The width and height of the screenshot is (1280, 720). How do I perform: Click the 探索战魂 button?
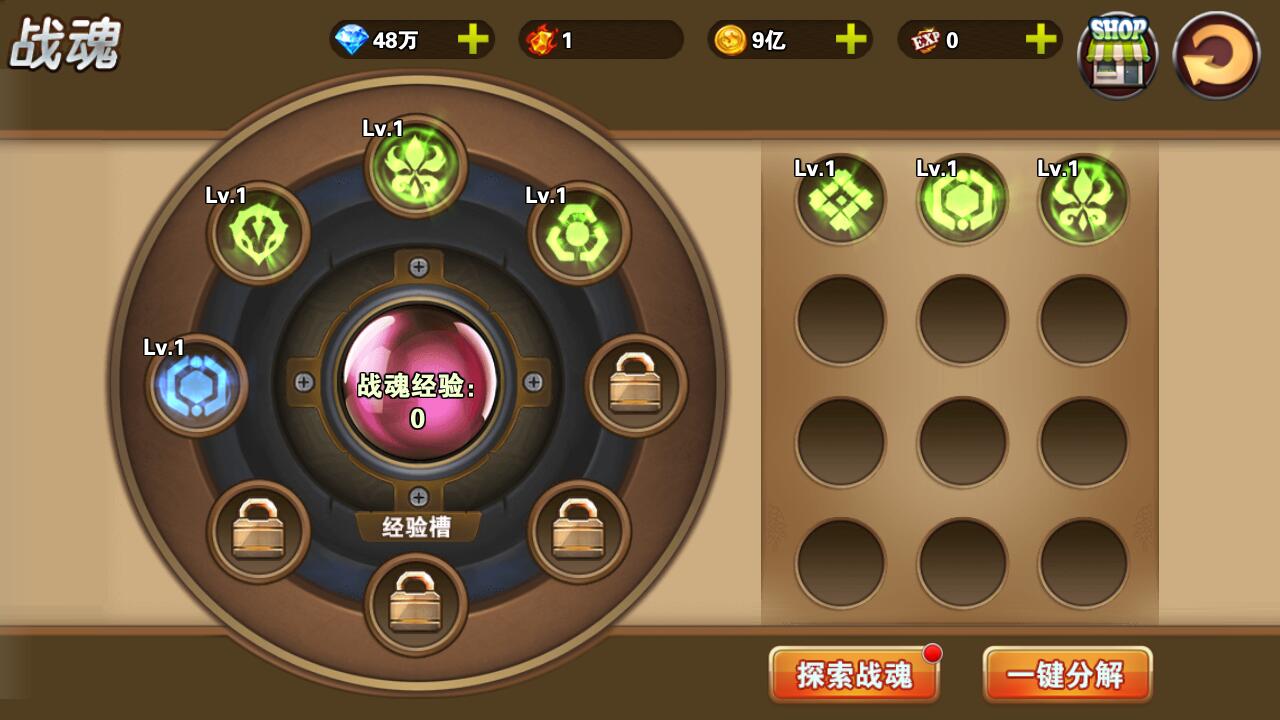tap(855, 674)
